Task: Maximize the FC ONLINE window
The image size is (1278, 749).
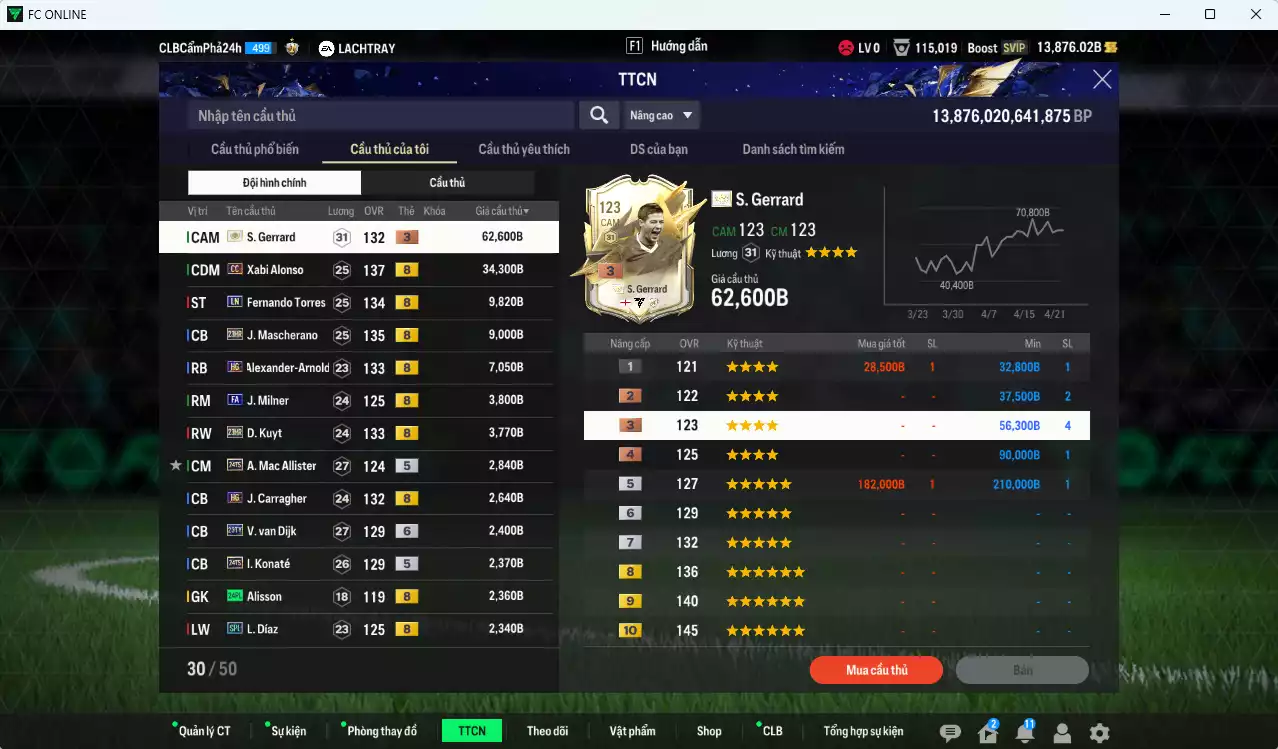Action: [1210, 14]
